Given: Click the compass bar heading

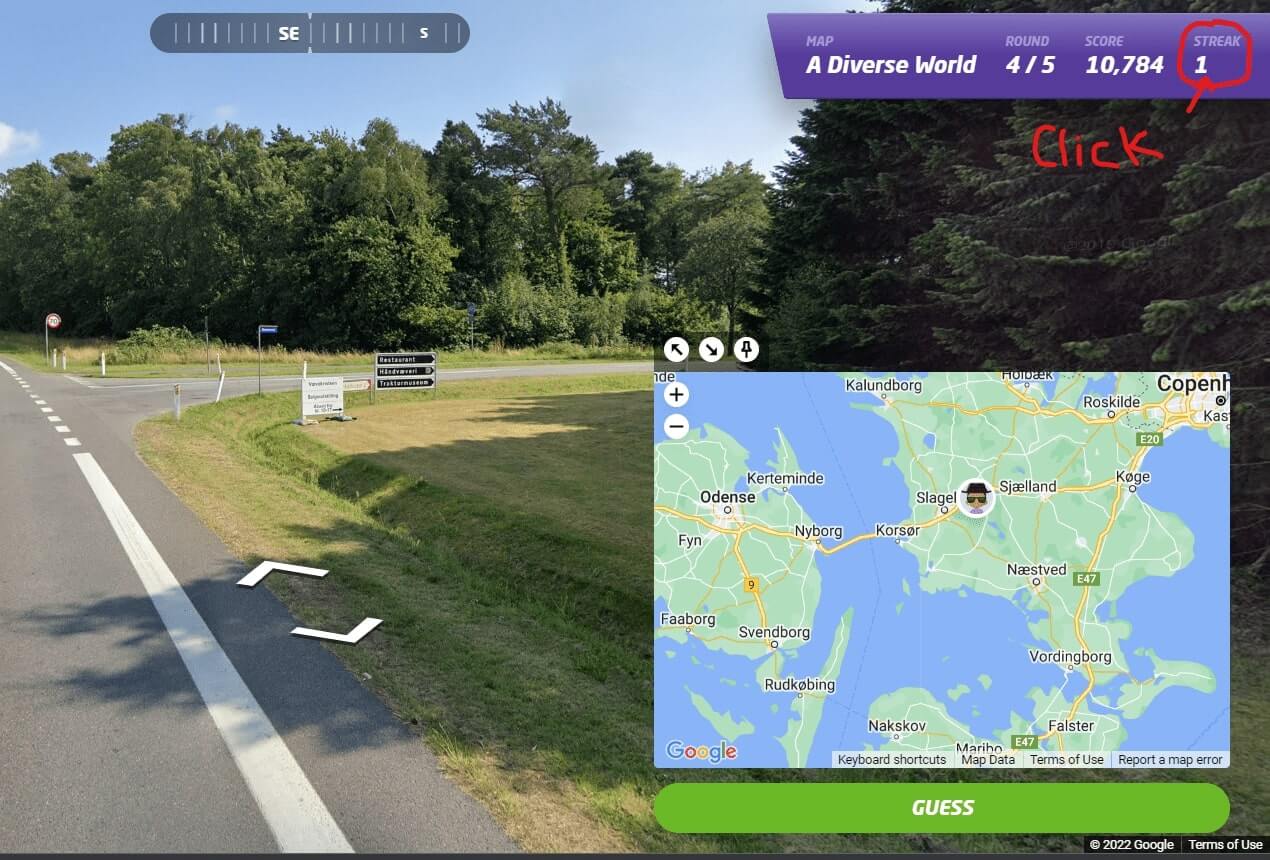Looking at the screenshot, I should (x=309, y=33).
